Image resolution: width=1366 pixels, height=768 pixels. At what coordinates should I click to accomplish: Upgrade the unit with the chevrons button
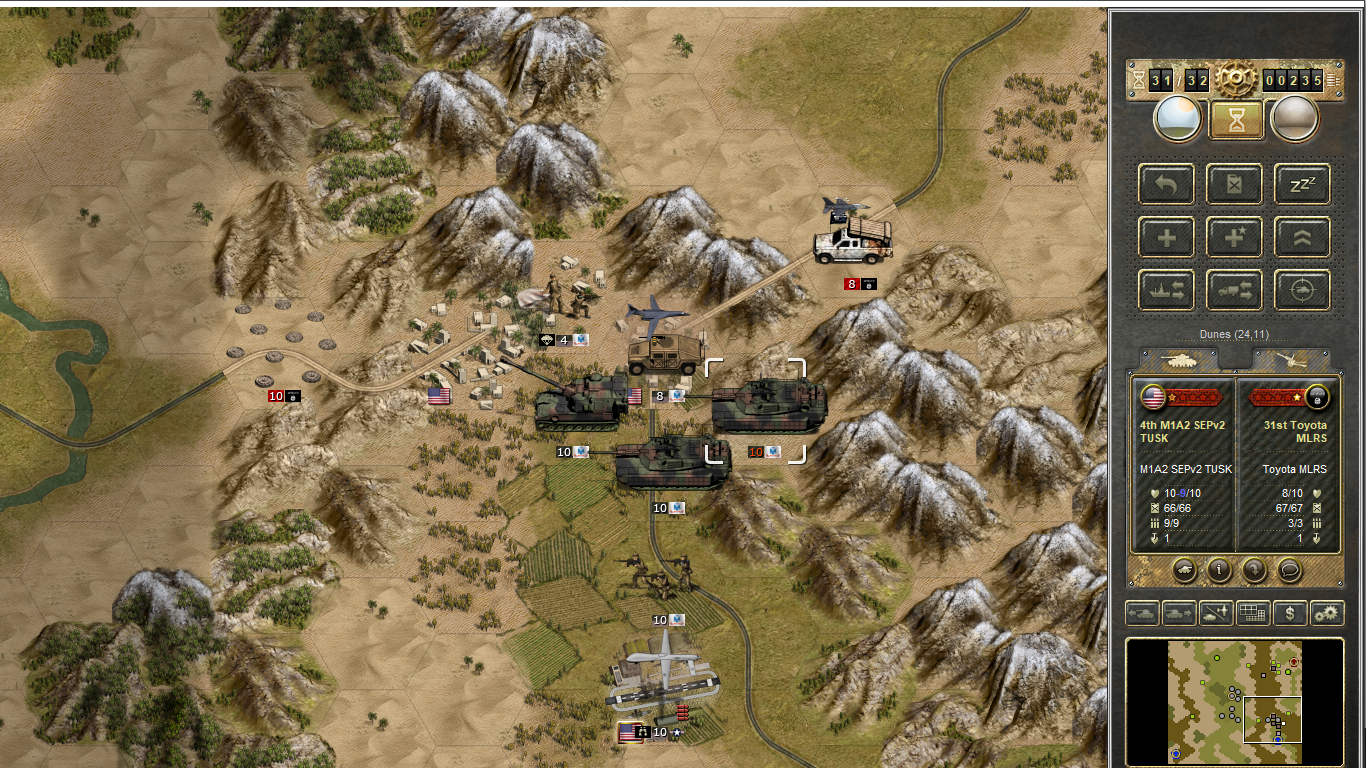point(1302,238)
